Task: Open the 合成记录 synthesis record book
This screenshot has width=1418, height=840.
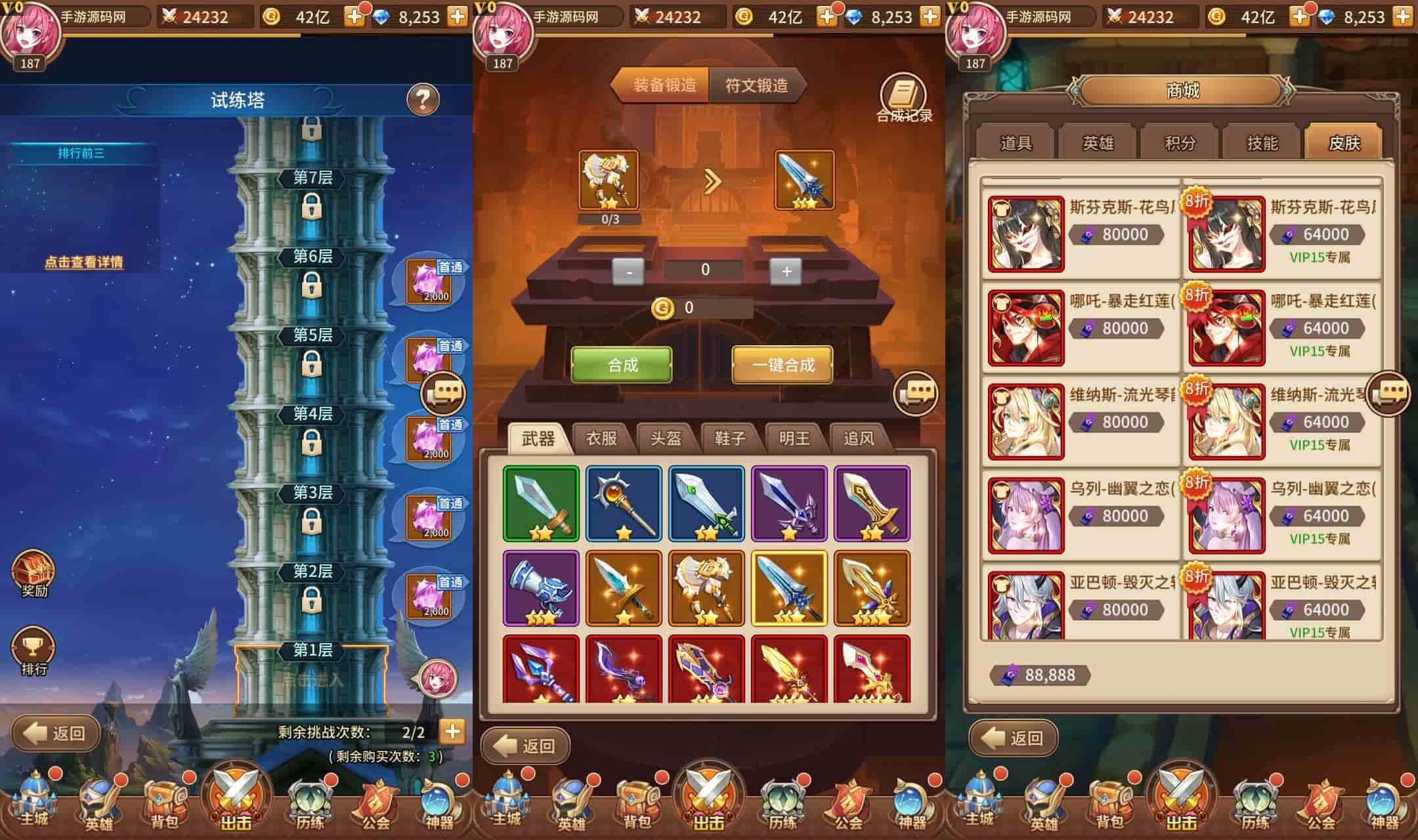Action: pyautogui.click(x=904, y=99)
